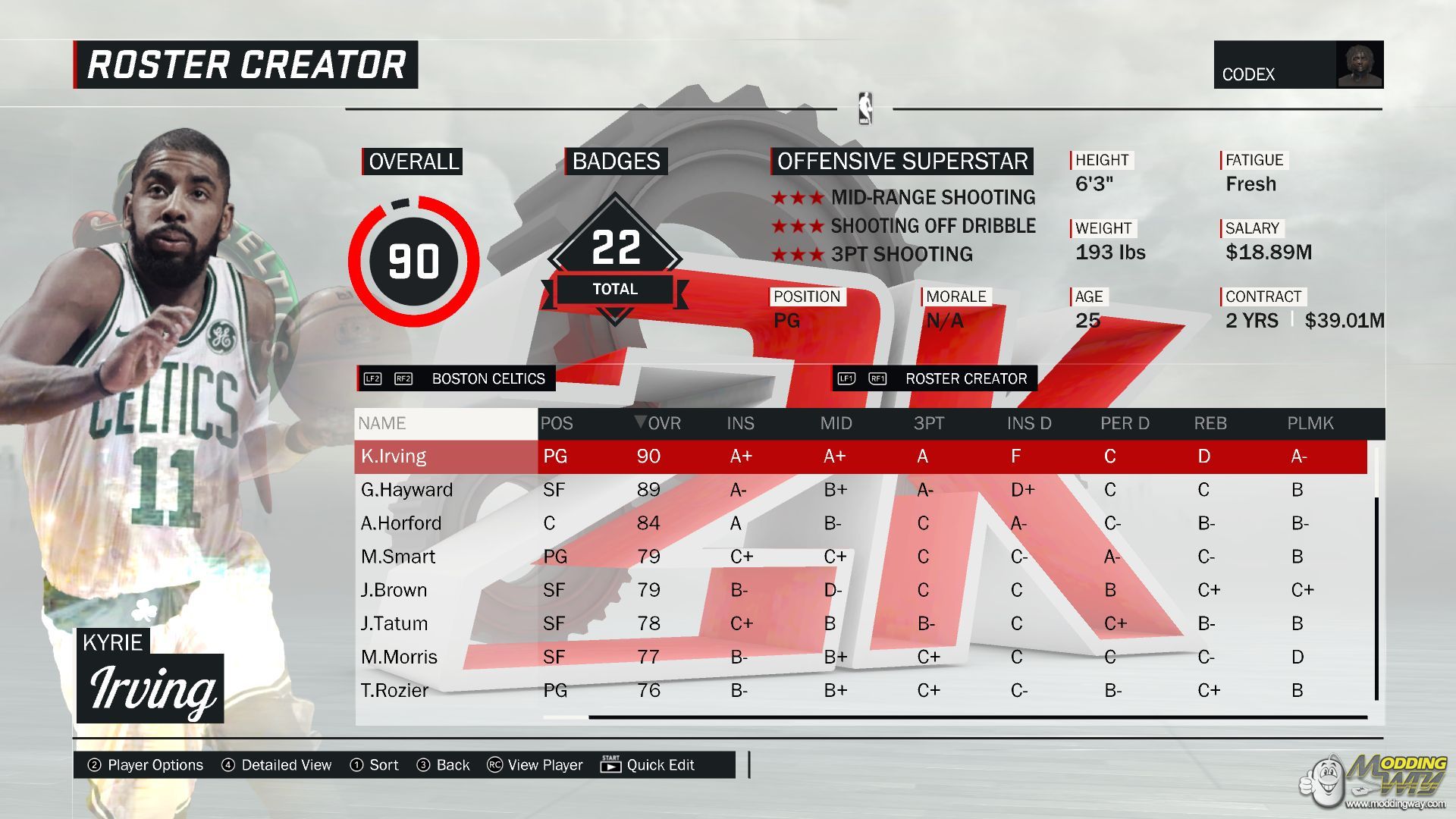Pick T.Rozier in the roster table
This screenshot has width=1456, height=819.
(394, 690)
